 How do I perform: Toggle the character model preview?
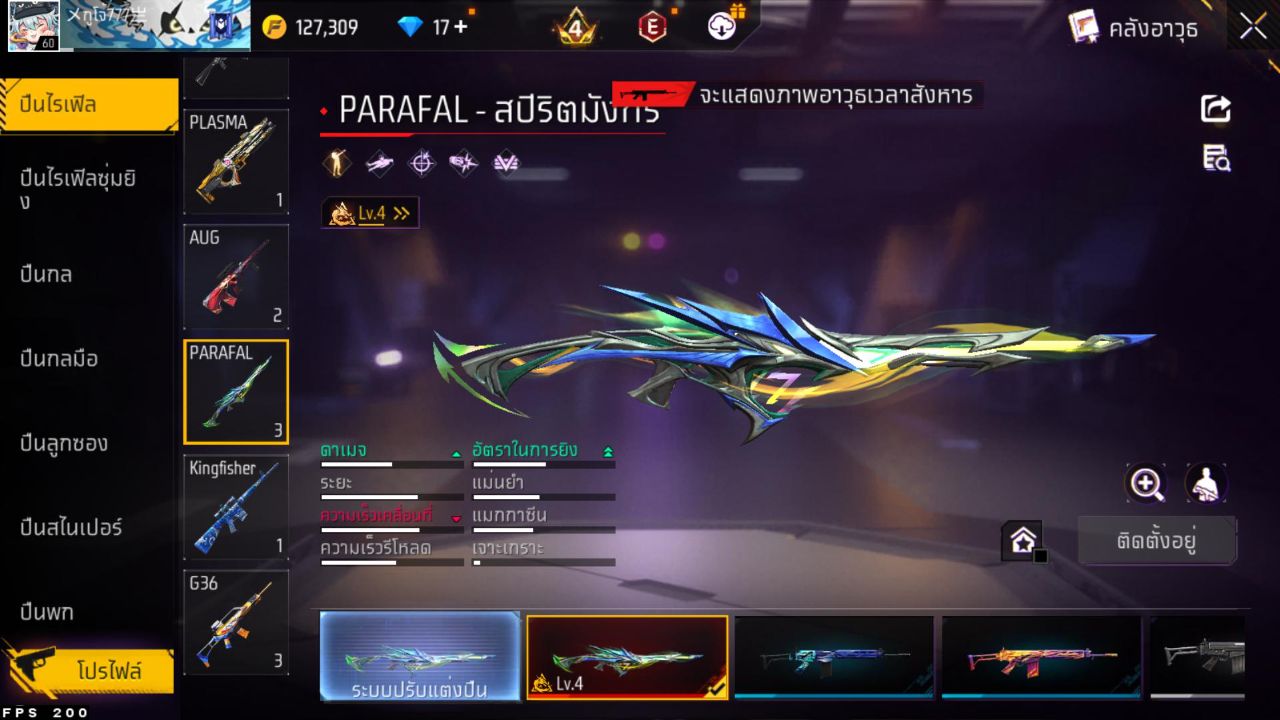tap(1205, 483)
